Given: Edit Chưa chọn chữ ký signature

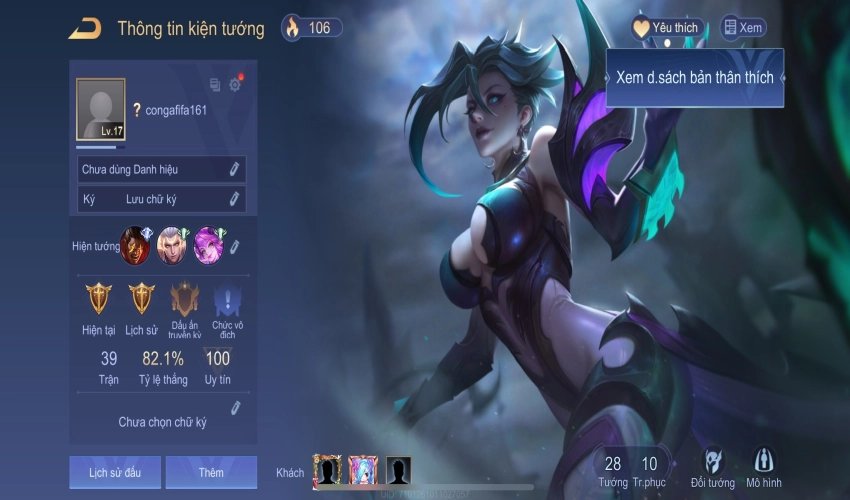Looking at the screenshot, I should 236,407.
